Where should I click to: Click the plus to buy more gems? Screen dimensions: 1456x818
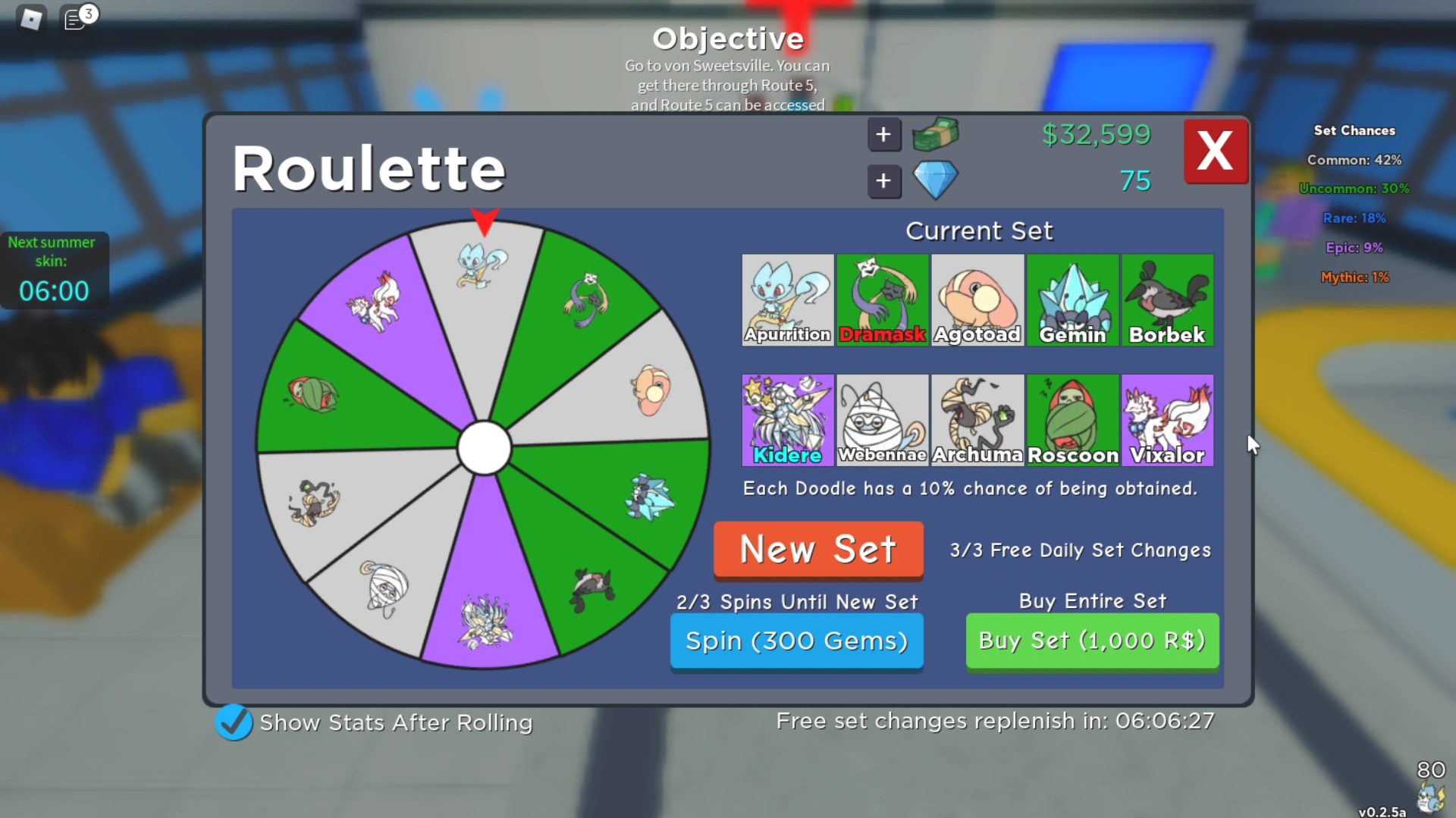click(x=883, y=181)
